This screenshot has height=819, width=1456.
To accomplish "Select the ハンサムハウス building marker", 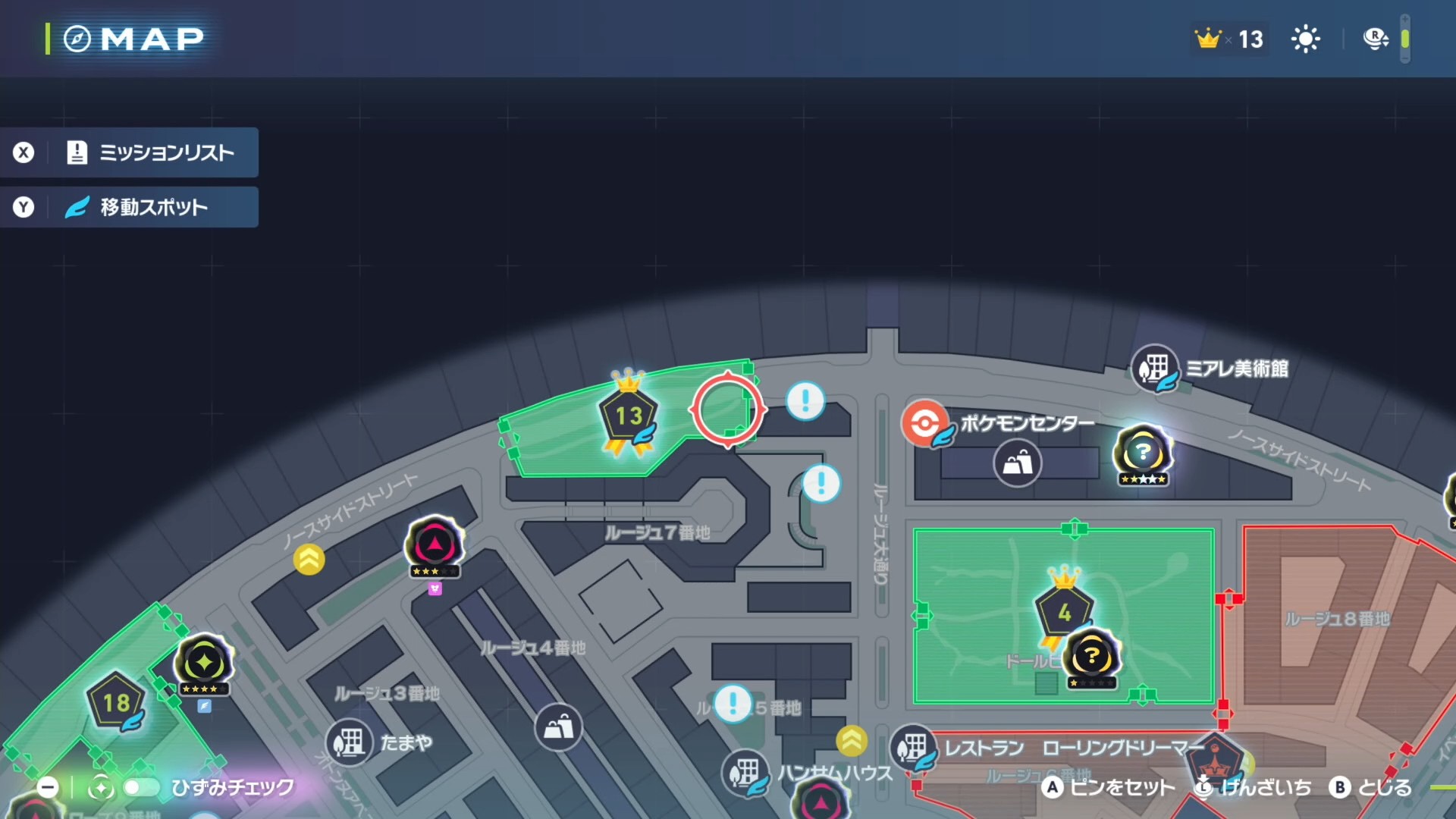I will [x=745, y=773].
